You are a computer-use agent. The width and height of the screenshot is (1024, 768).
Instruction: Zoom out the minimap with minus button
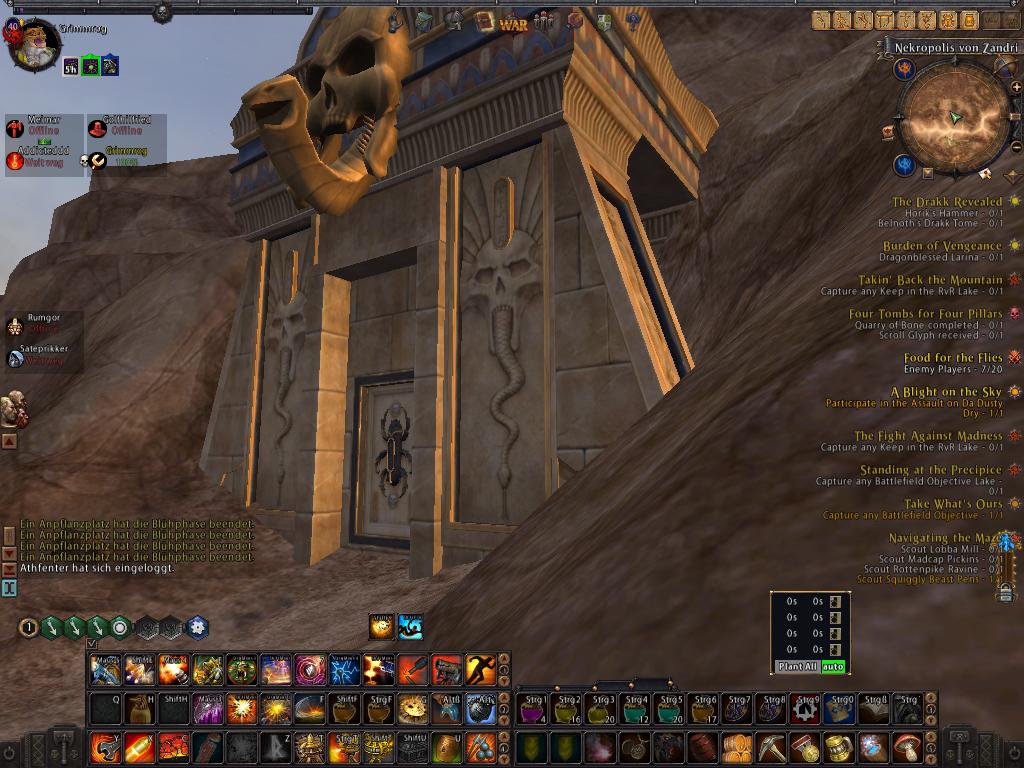(x=1016, y=147)
